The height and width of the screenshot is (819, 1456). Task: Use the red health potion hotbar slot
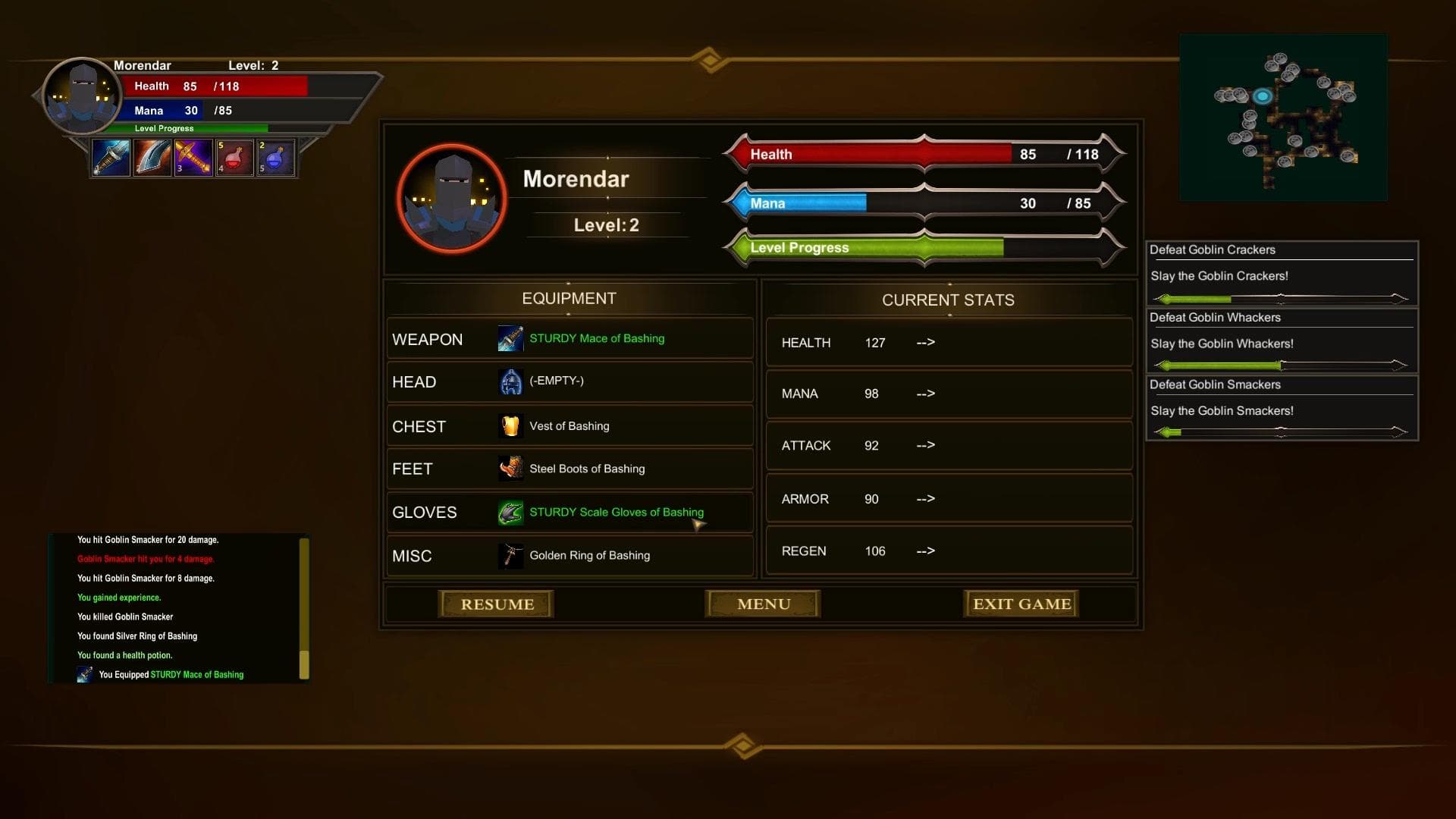click(235, 158)
